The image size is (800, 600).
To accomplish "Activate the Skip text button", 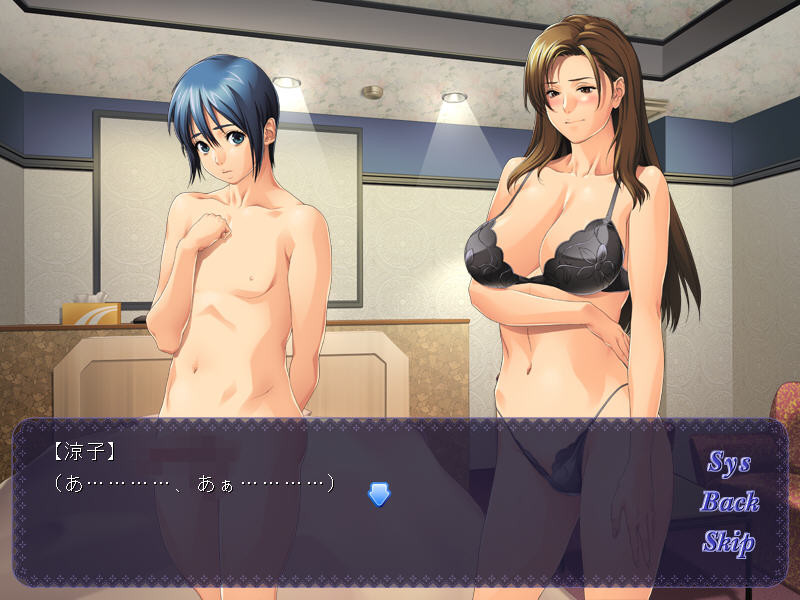I will 728,543.
